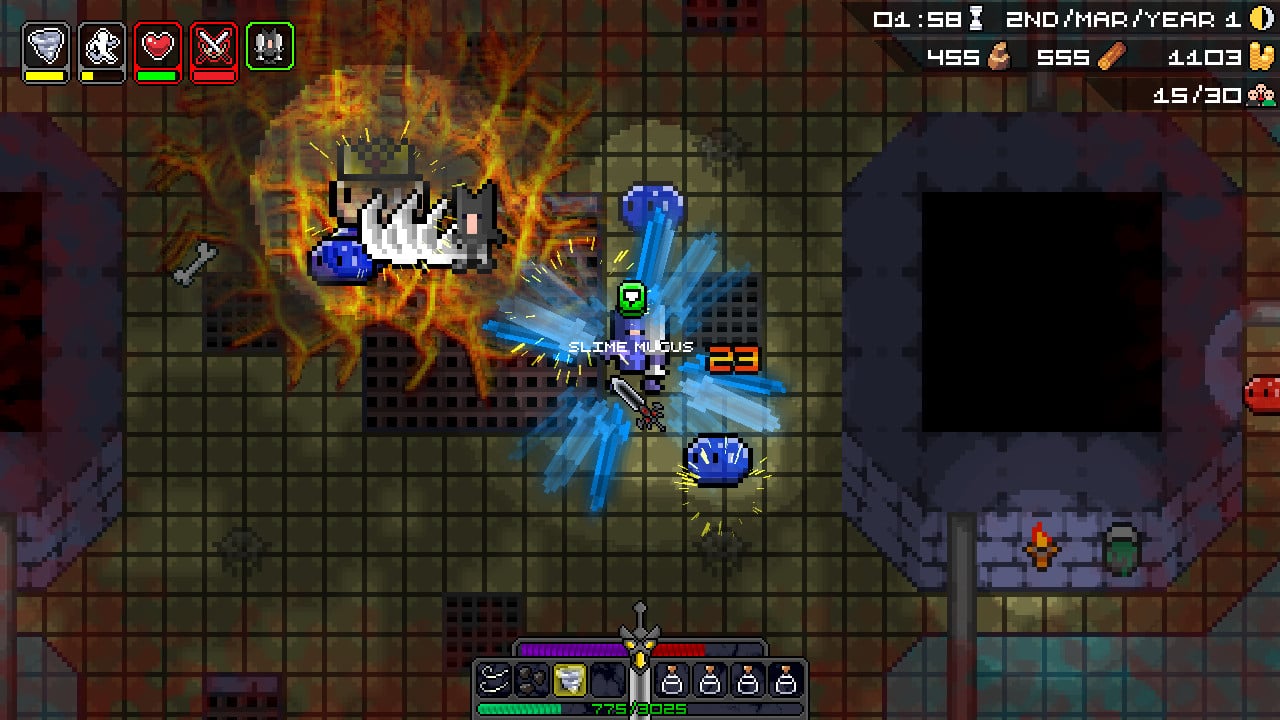The width and height of the screenshot is (1280, 720).
Task: Select the crossed swords status icon
Action: [x=214, y=47]
